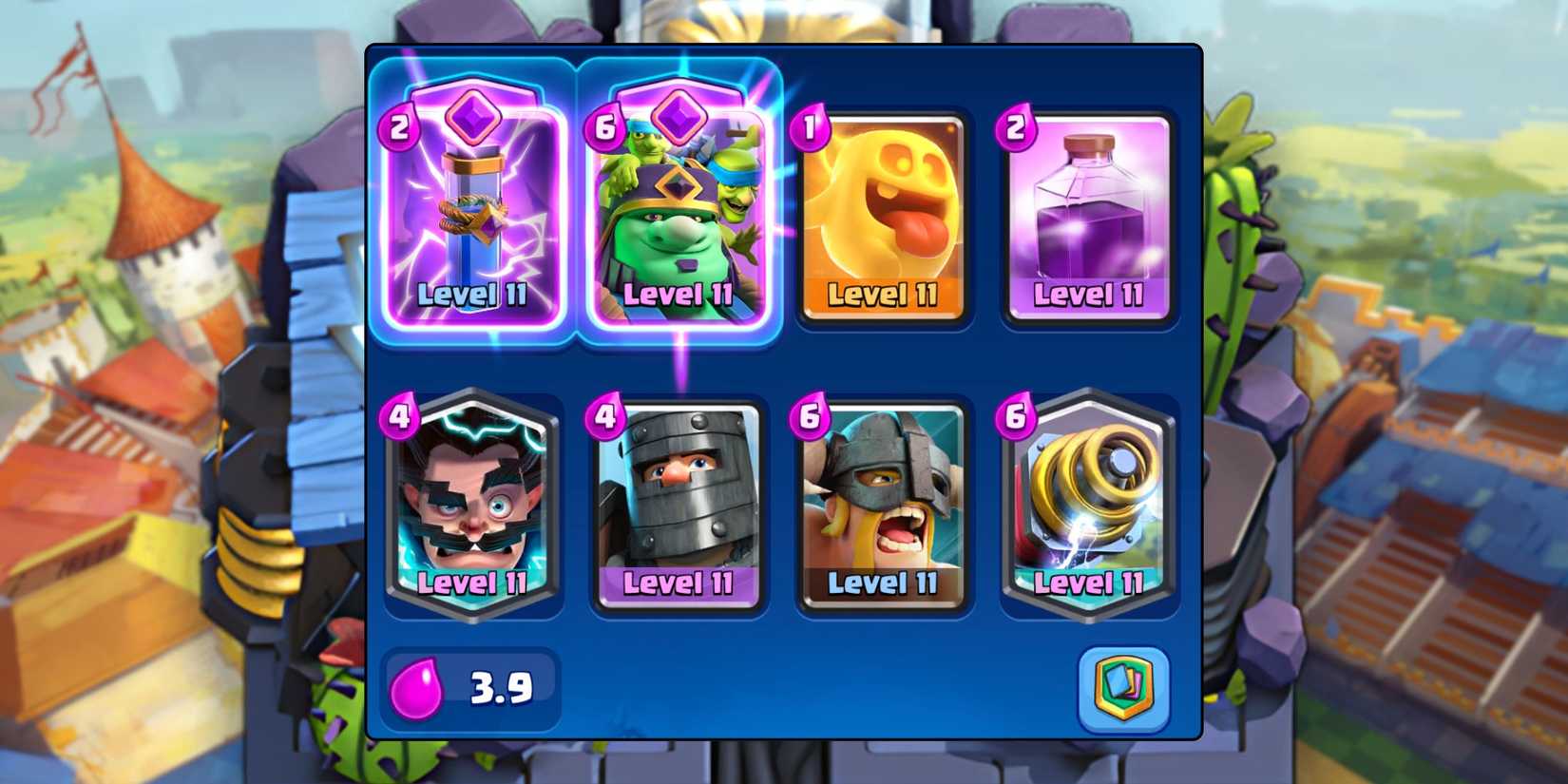Select the evolved Goblin Giant card
Viewport: 1568px width, 784px height.
[x=679, y=209]
